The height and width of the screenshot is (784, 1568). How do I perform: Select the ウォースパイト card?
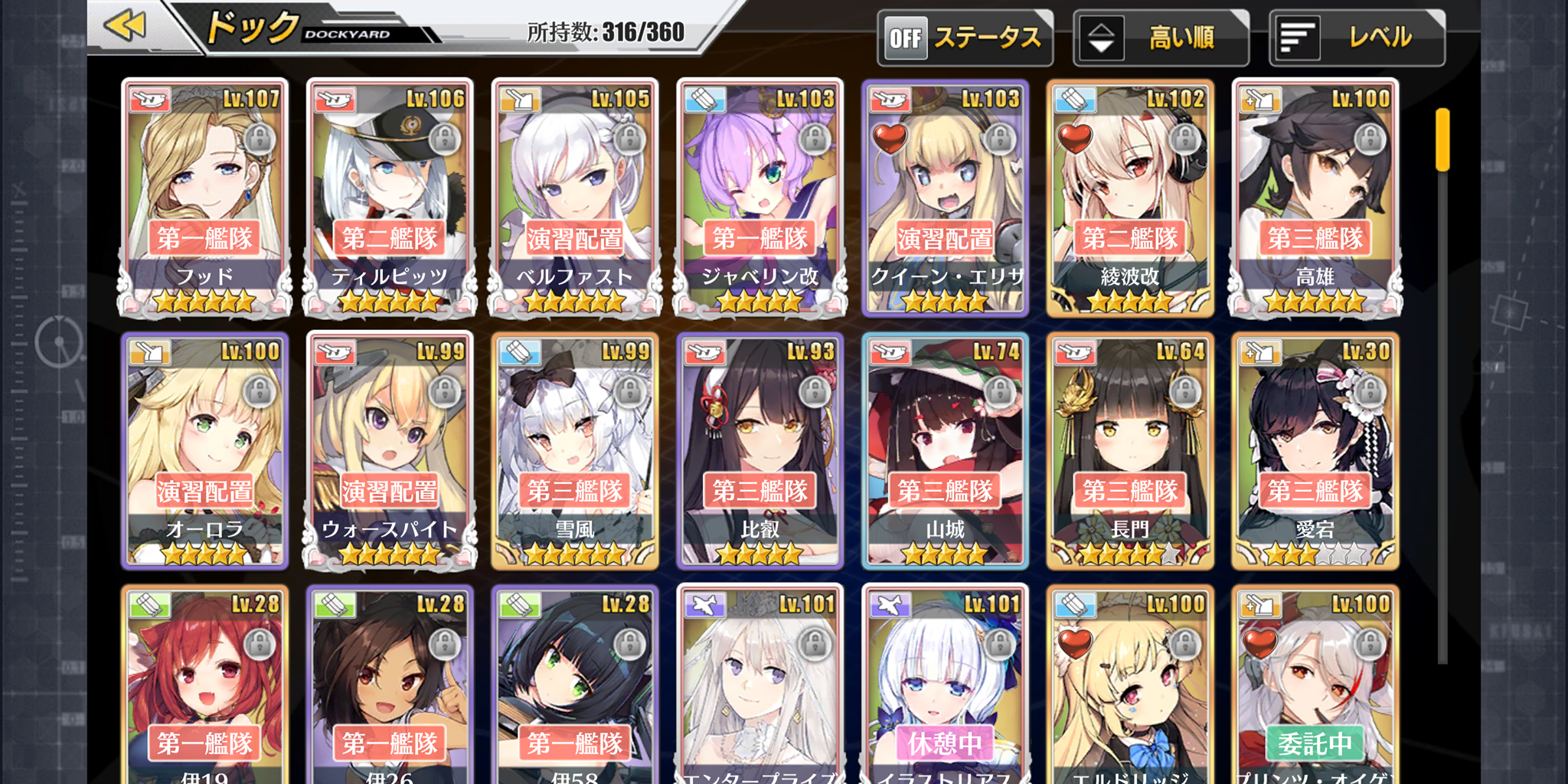[390, 450]
